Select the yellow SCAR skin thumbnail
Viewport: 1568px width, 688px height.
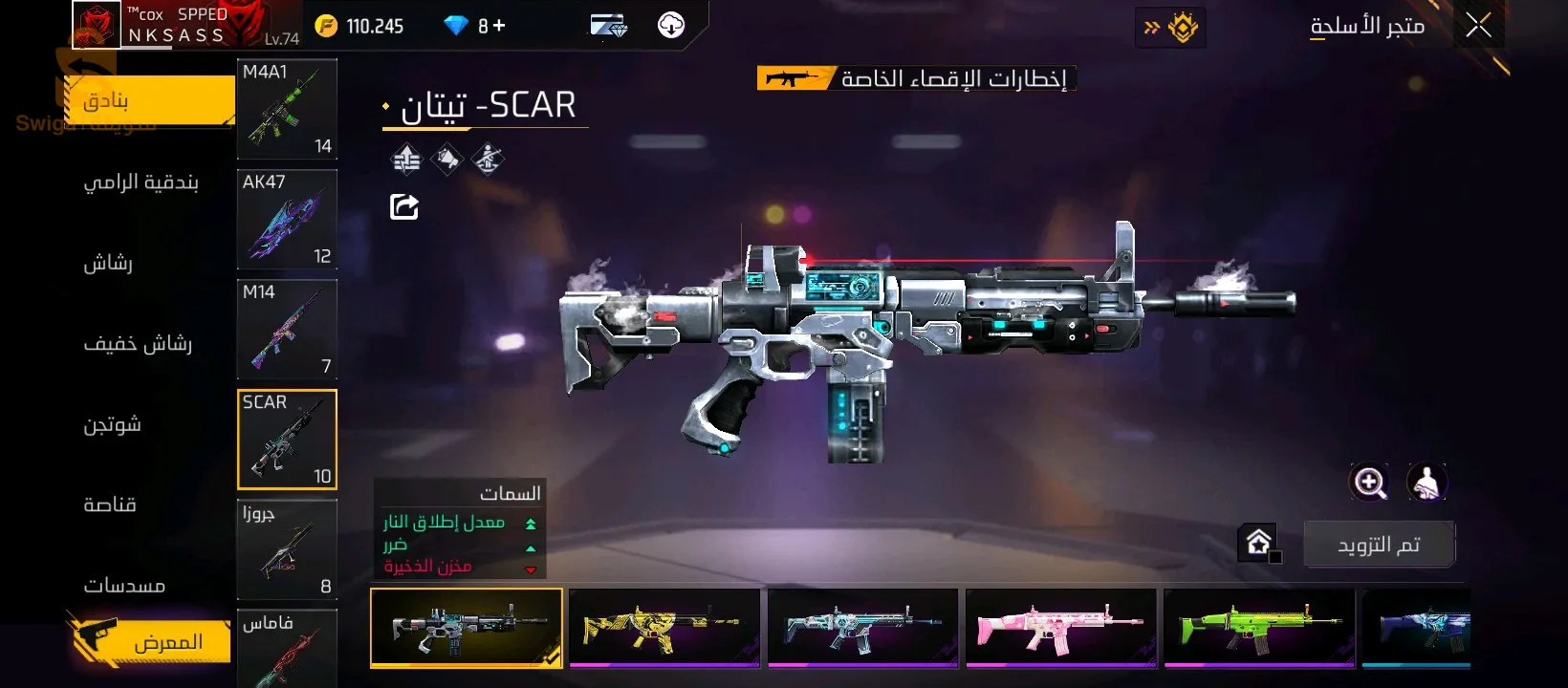tap(664, 627)
